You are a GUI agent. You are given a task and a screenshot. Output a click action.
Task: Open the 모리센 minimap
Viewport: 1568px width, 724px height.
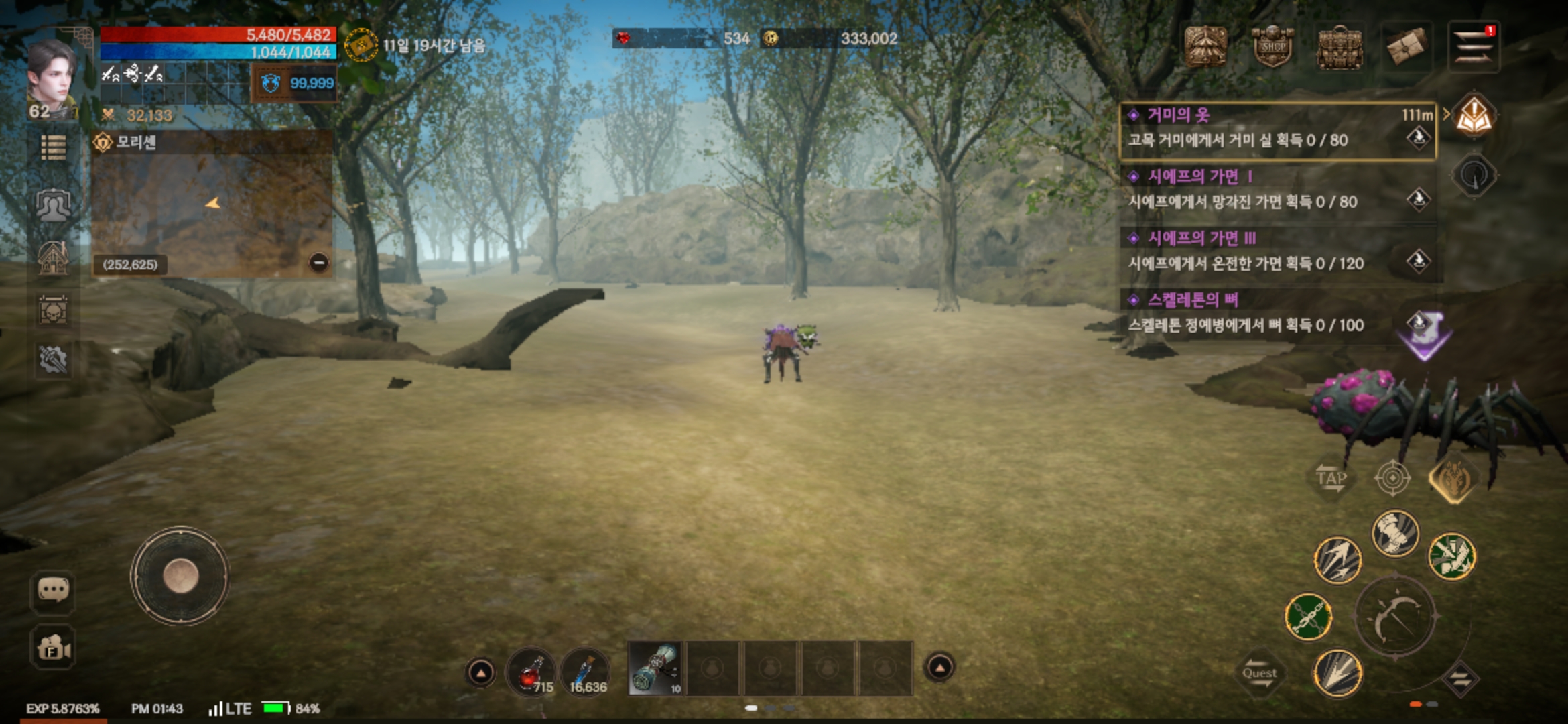tap(211, 208)
